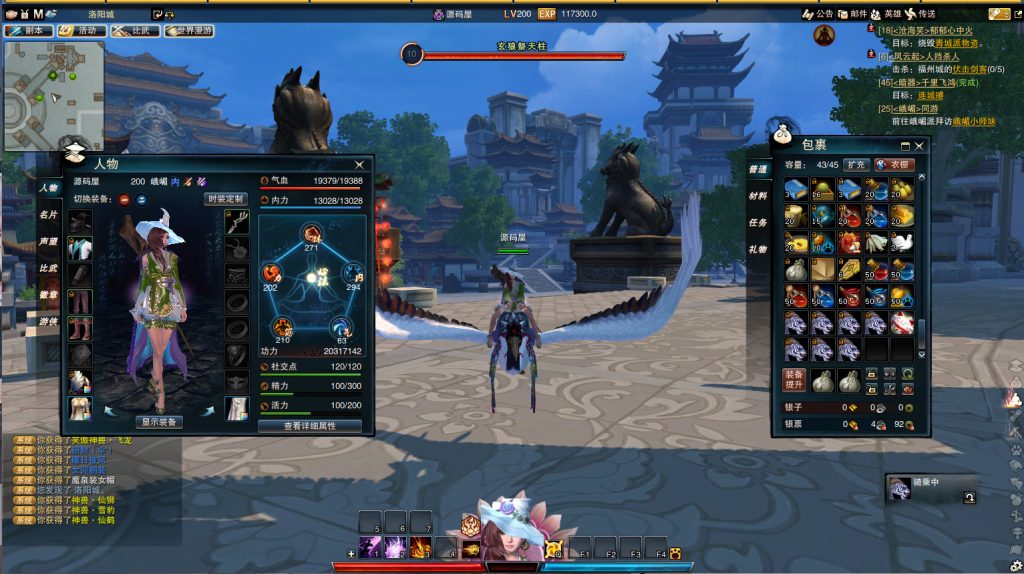
Task: Open 查看详细属性 detailed attributes
Action: point(309,426)
